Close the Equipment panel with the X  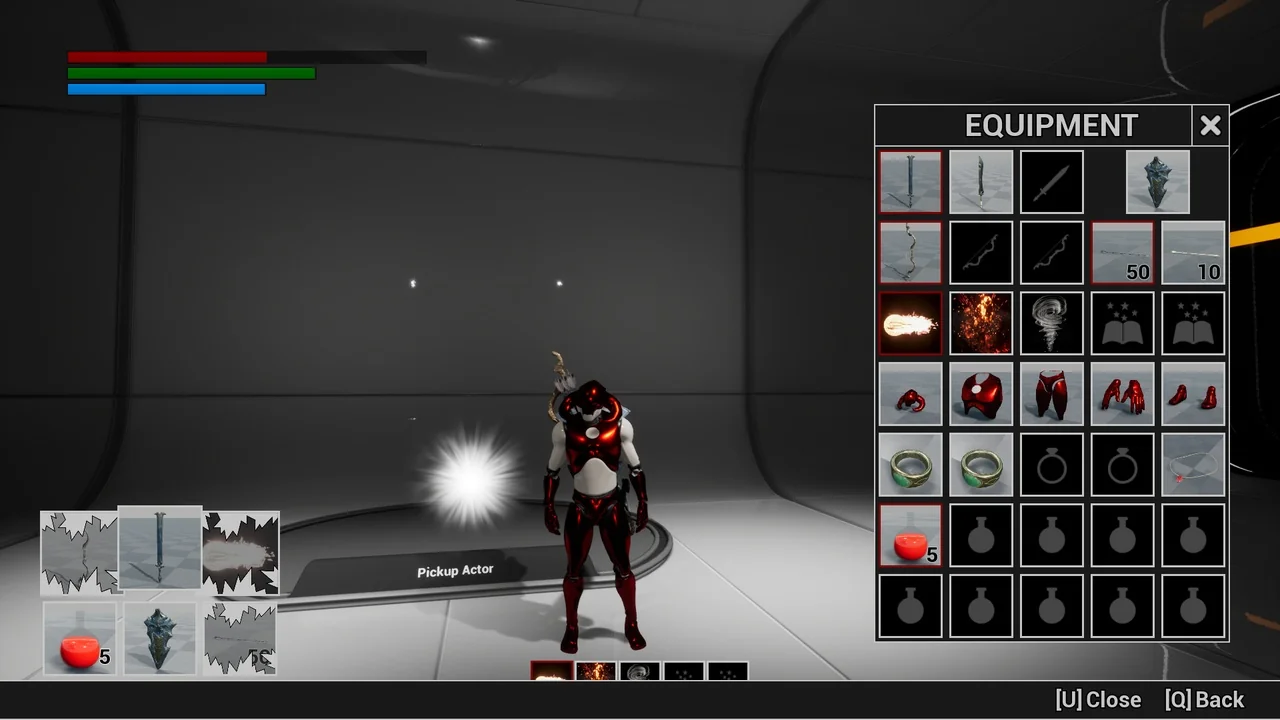1210,126
